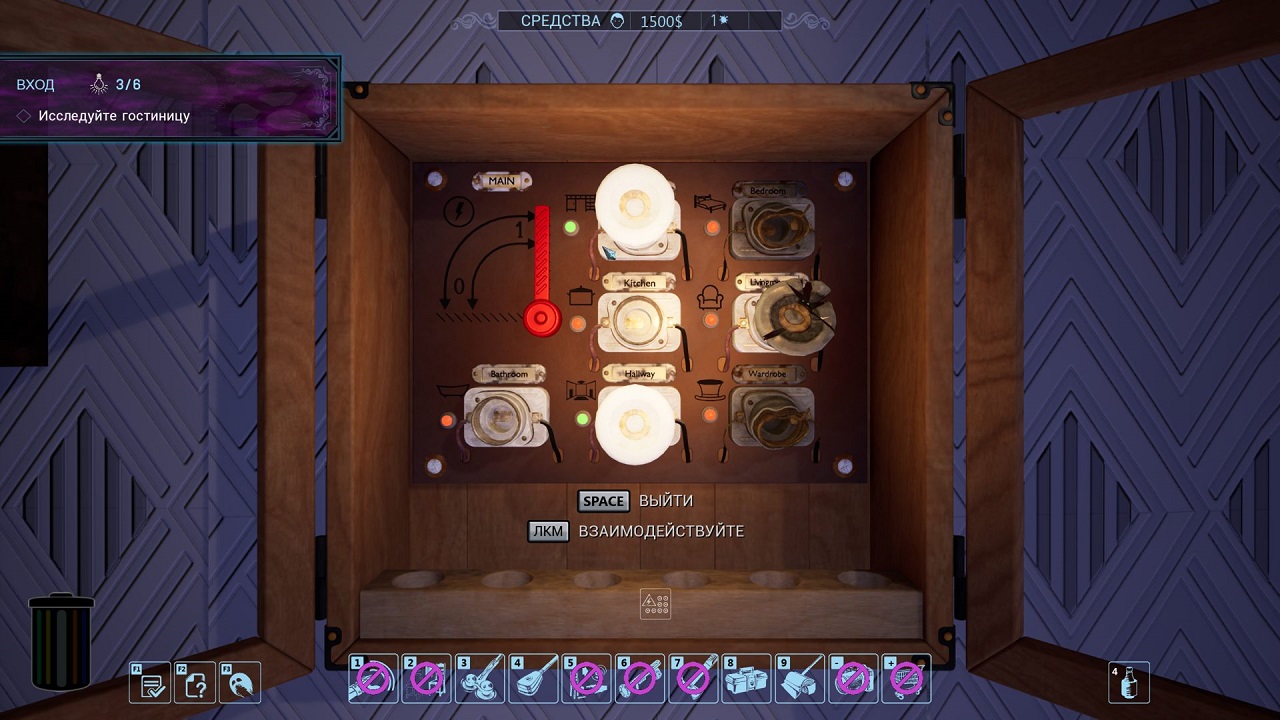The height and width of the screenshot is (720, 1280).
Task: Remove the burnt Bedroom fuse
Action: [772, 228]
